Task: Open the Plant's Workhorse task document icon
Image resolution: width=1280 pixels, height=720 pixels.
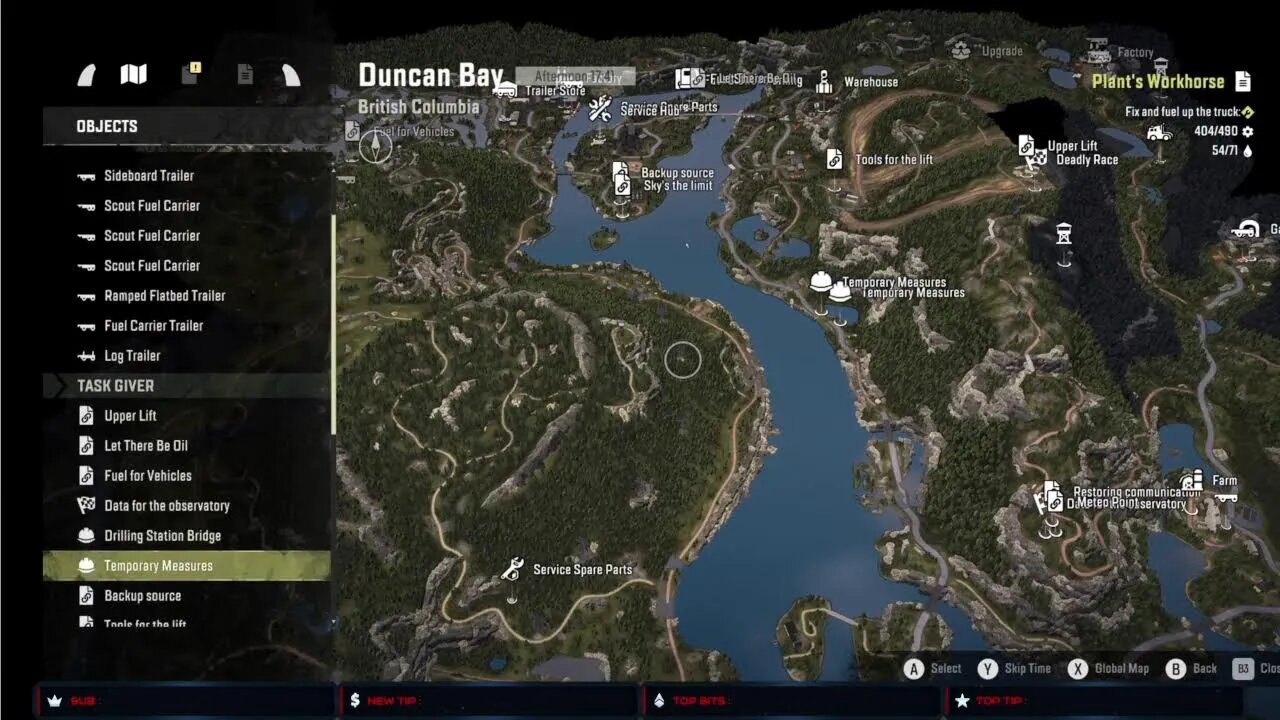Action: [1243, 81]
